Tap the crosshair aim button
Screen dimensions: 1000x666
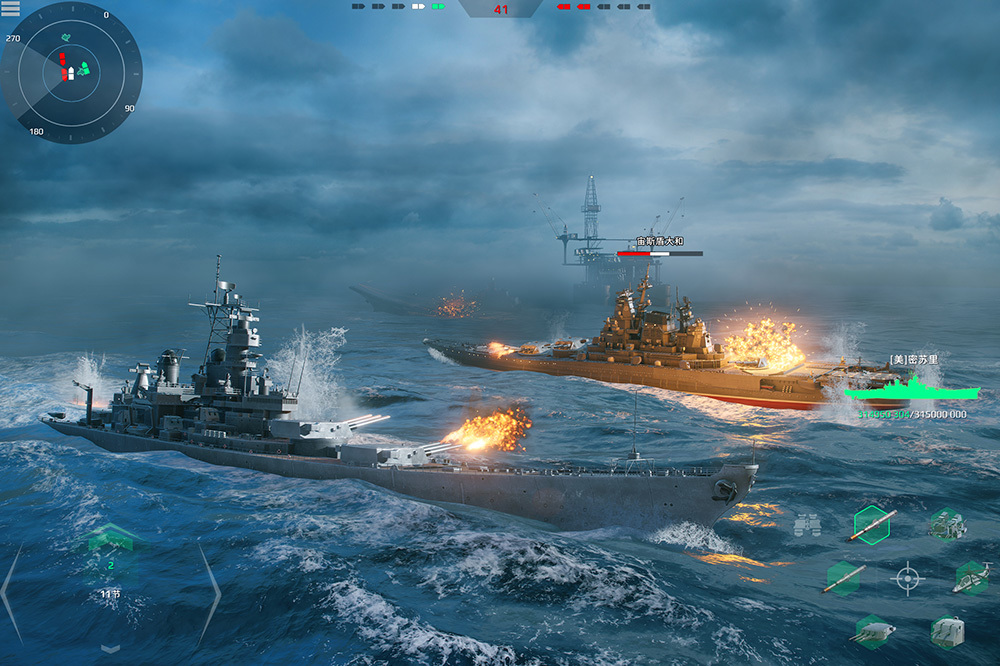coord(907,578)
